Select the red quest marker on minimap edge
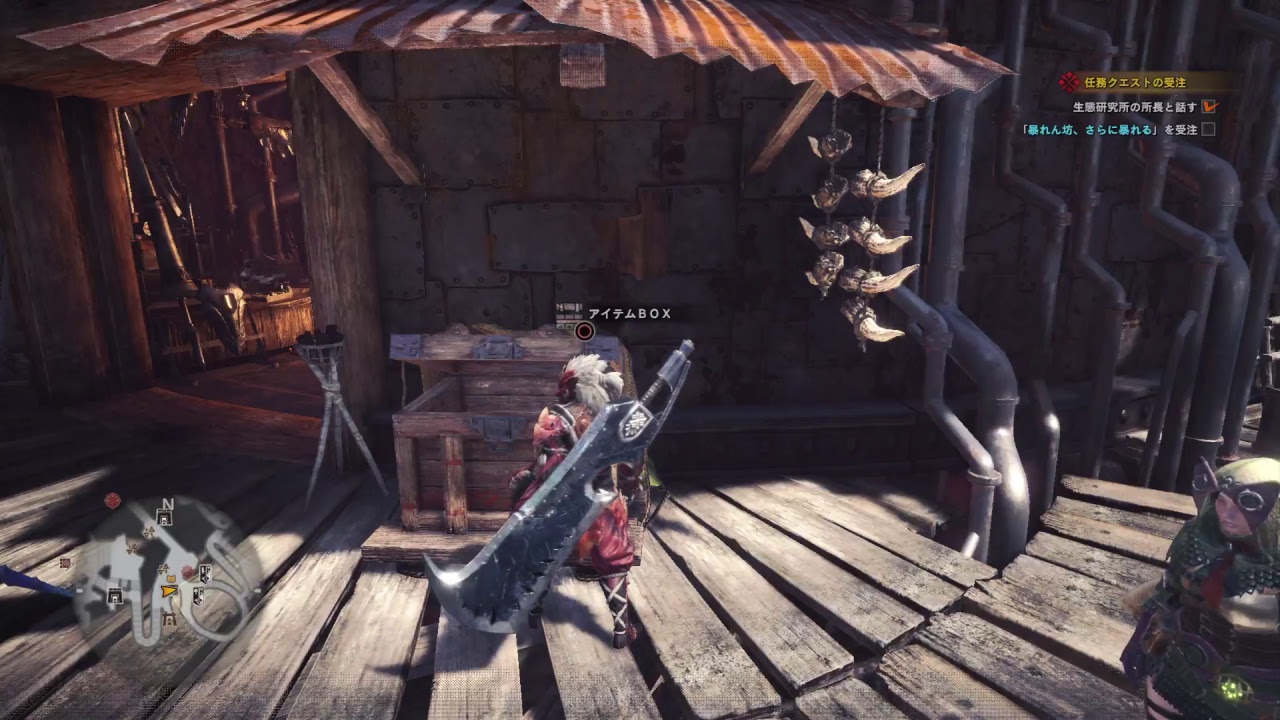The width and height of the screenshot is (1280, 720). tap(113, 499)
